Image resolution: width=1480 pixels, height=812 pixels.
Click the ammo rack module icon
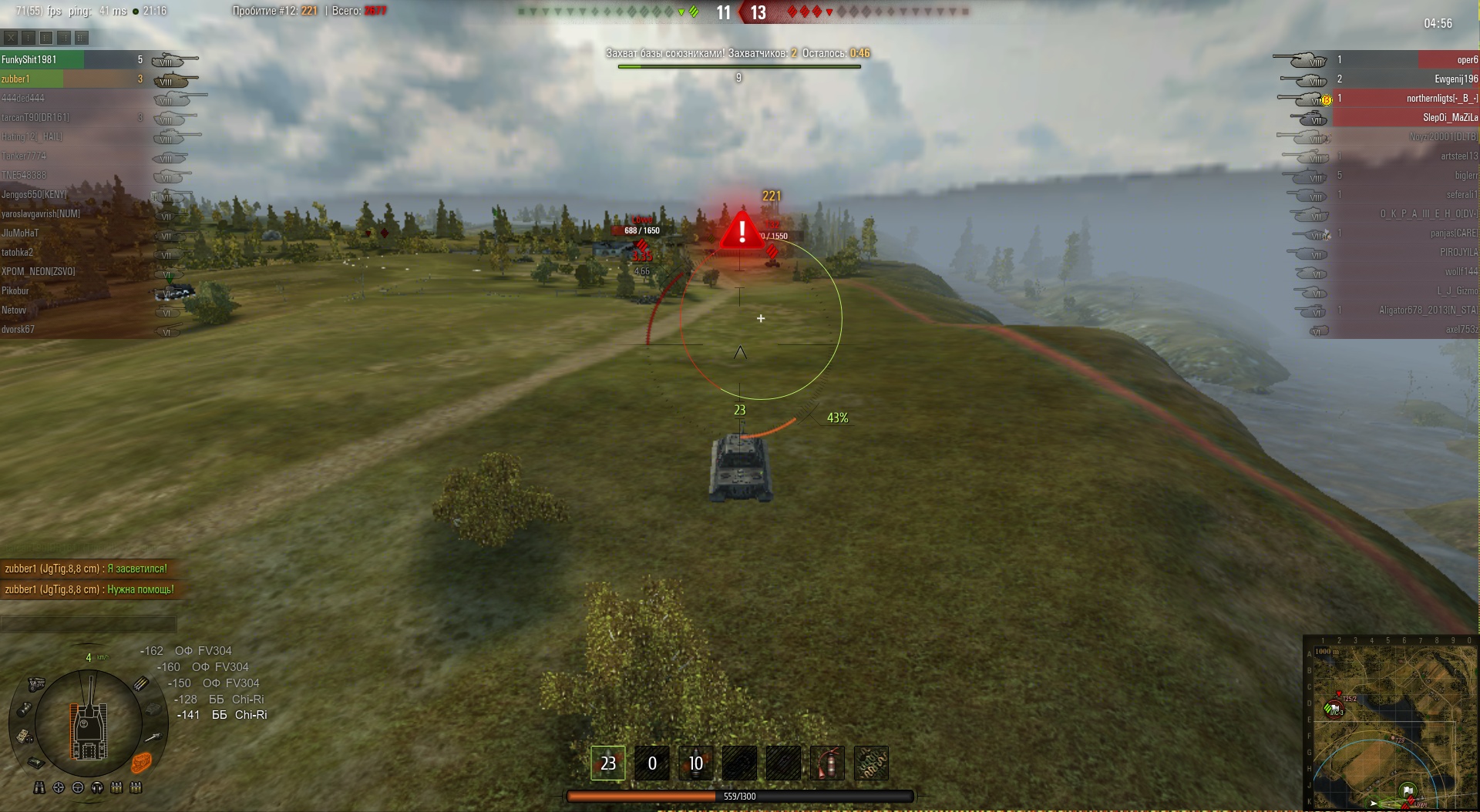[x=141, y=683]
